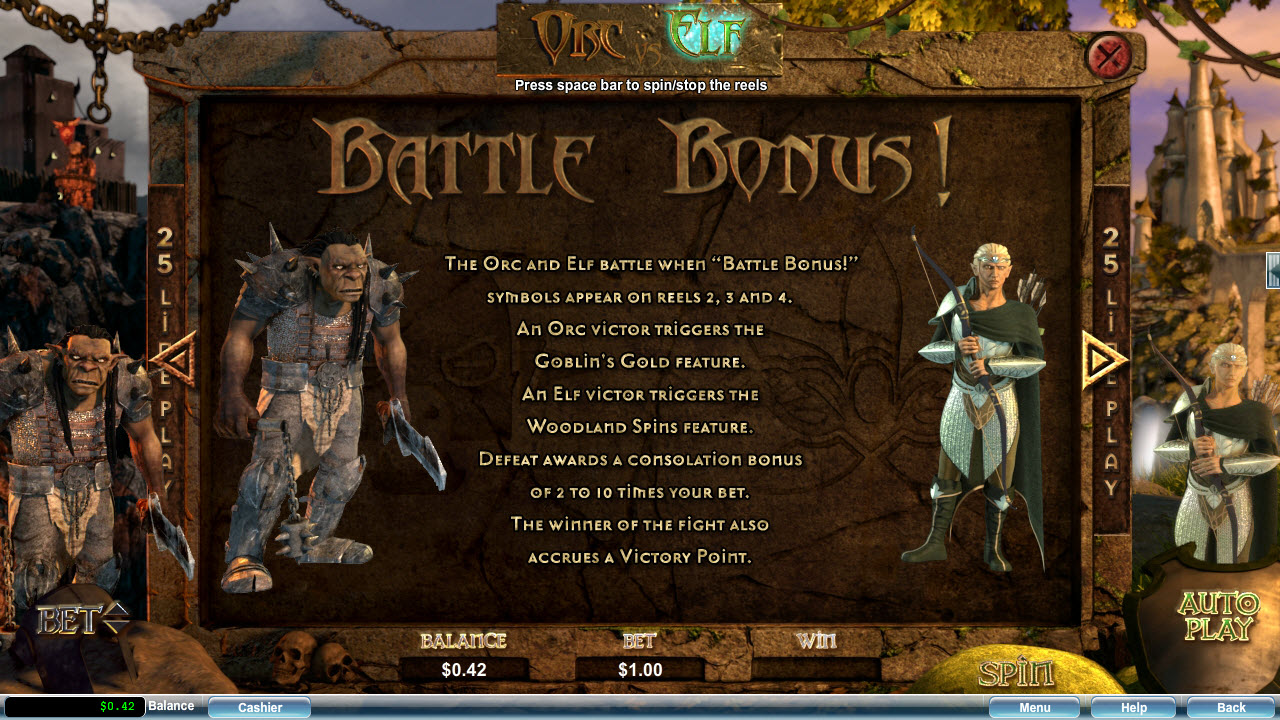Viewport: 1280px width, 720px height.
Task: Start Auto Play mode
Action: pos(1218,616)
